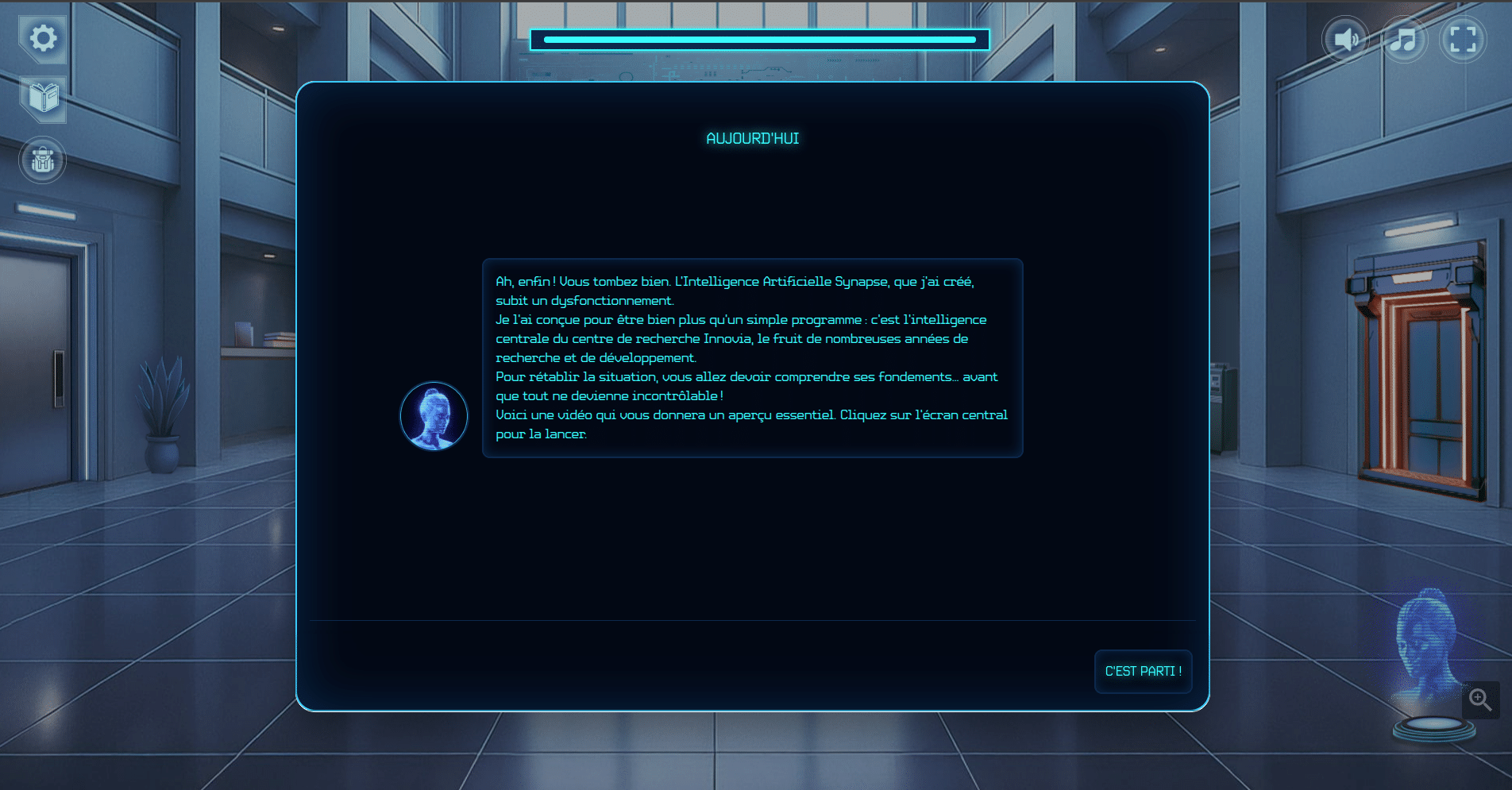Viewport: 1512px width, 790px height.
Task: Toggle the music note button
Action: point(1404,40)
